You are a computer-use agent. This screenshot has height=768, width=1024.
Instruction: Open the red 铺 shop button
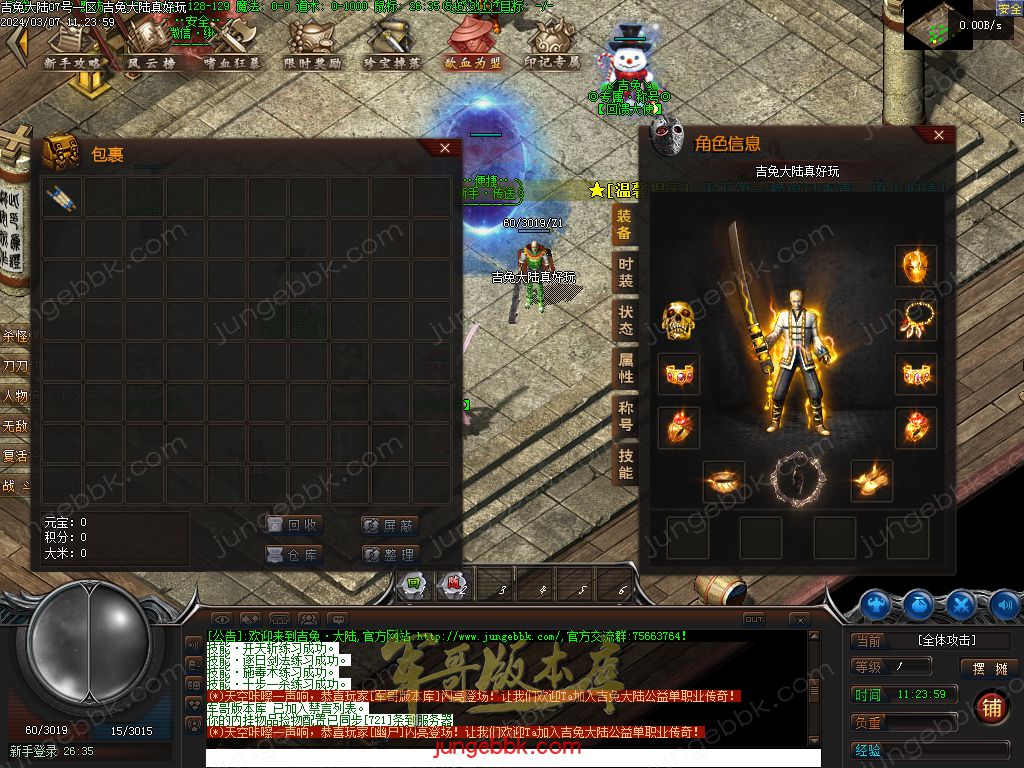pyautogui.click(x=991, y=706)
